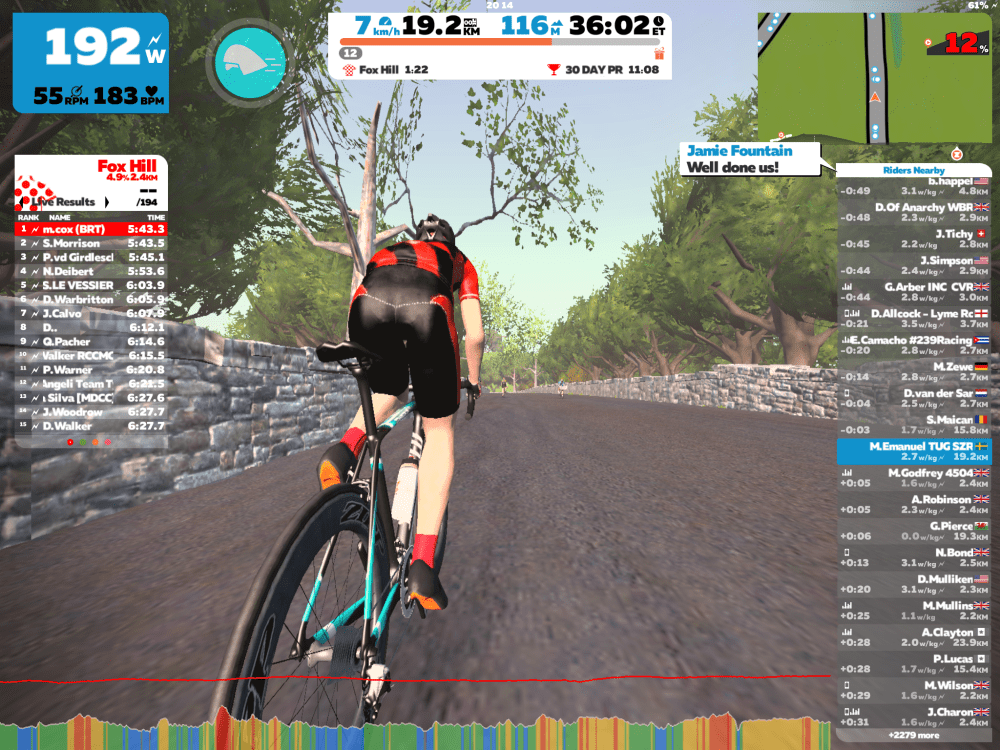Select leader m.cox (BRT) in Fox Hill results
The height and width of the screenshot is (750, 1000).
(x=90, y=229)
